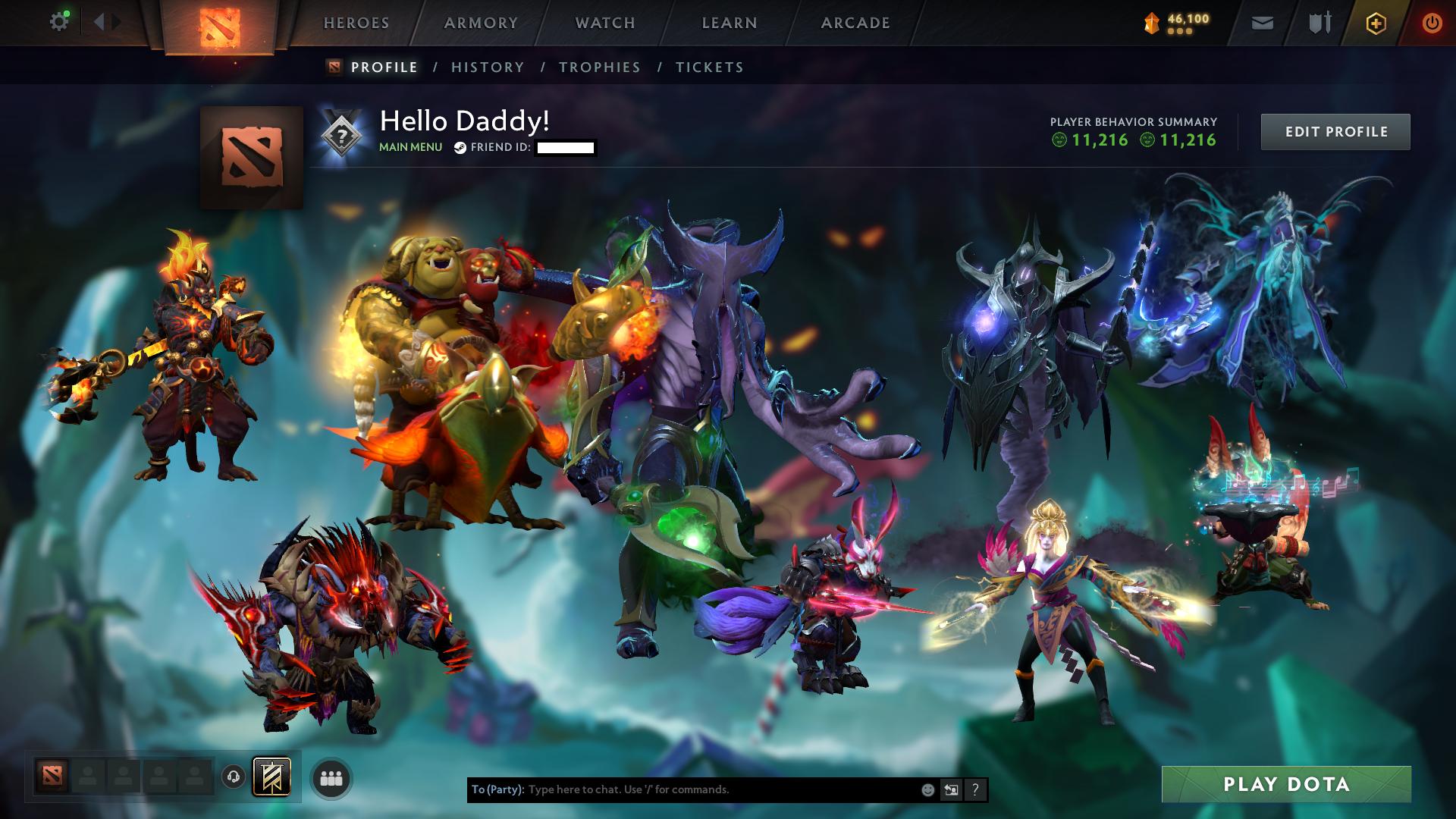The width and height of the screenshot is (1456, 819).
Task: Click the power/logout icon
Action: click(1432, 23)
